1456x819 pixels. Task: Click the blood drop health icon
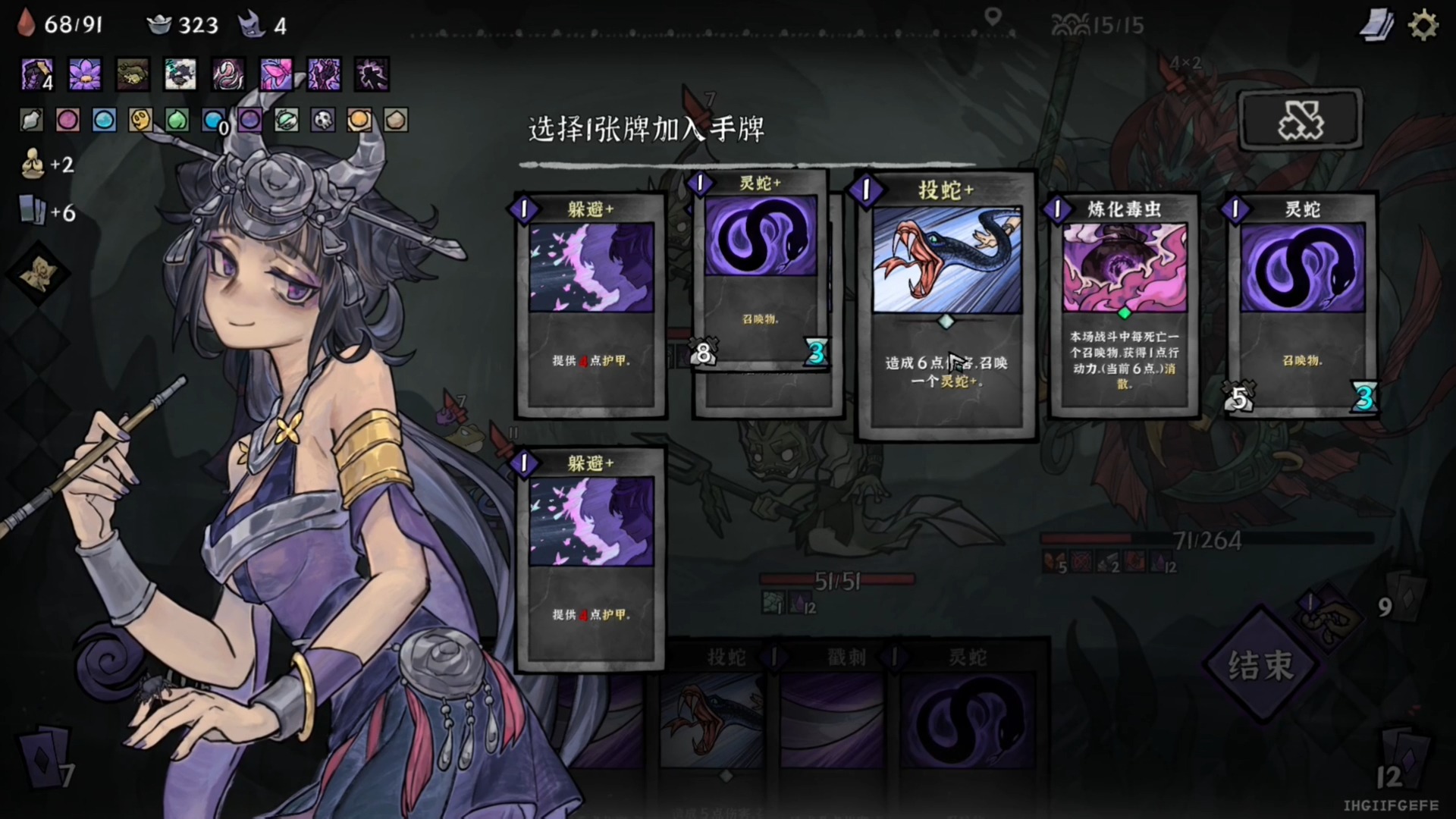pyautogui.click(x=25, y=24)
